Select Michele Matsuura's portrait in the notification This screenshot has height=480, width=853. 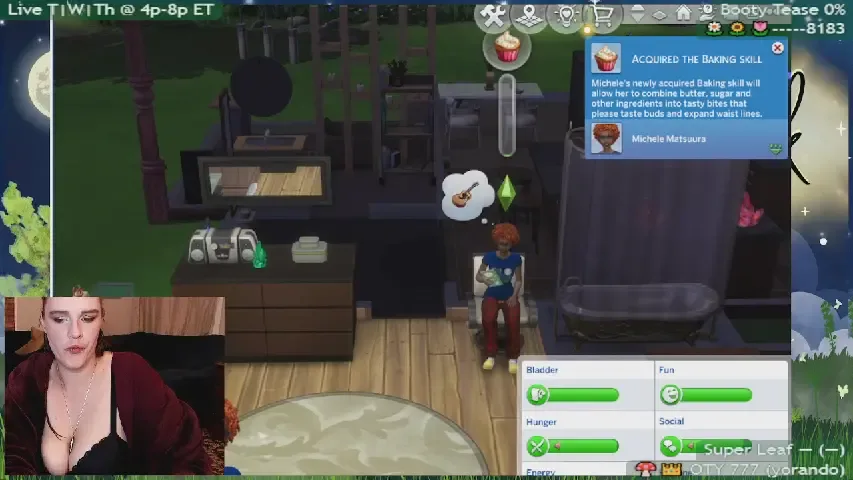(606, 138)
